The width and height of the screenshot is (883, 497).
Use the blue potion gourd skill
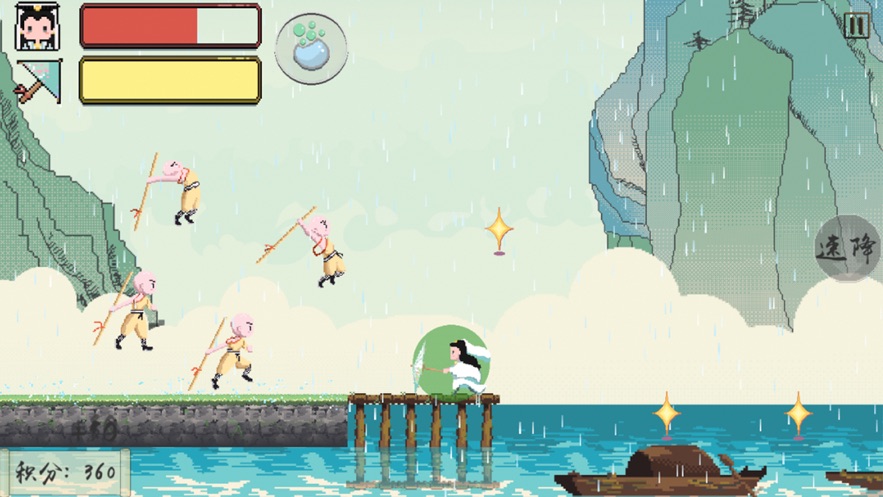(311, 48)
